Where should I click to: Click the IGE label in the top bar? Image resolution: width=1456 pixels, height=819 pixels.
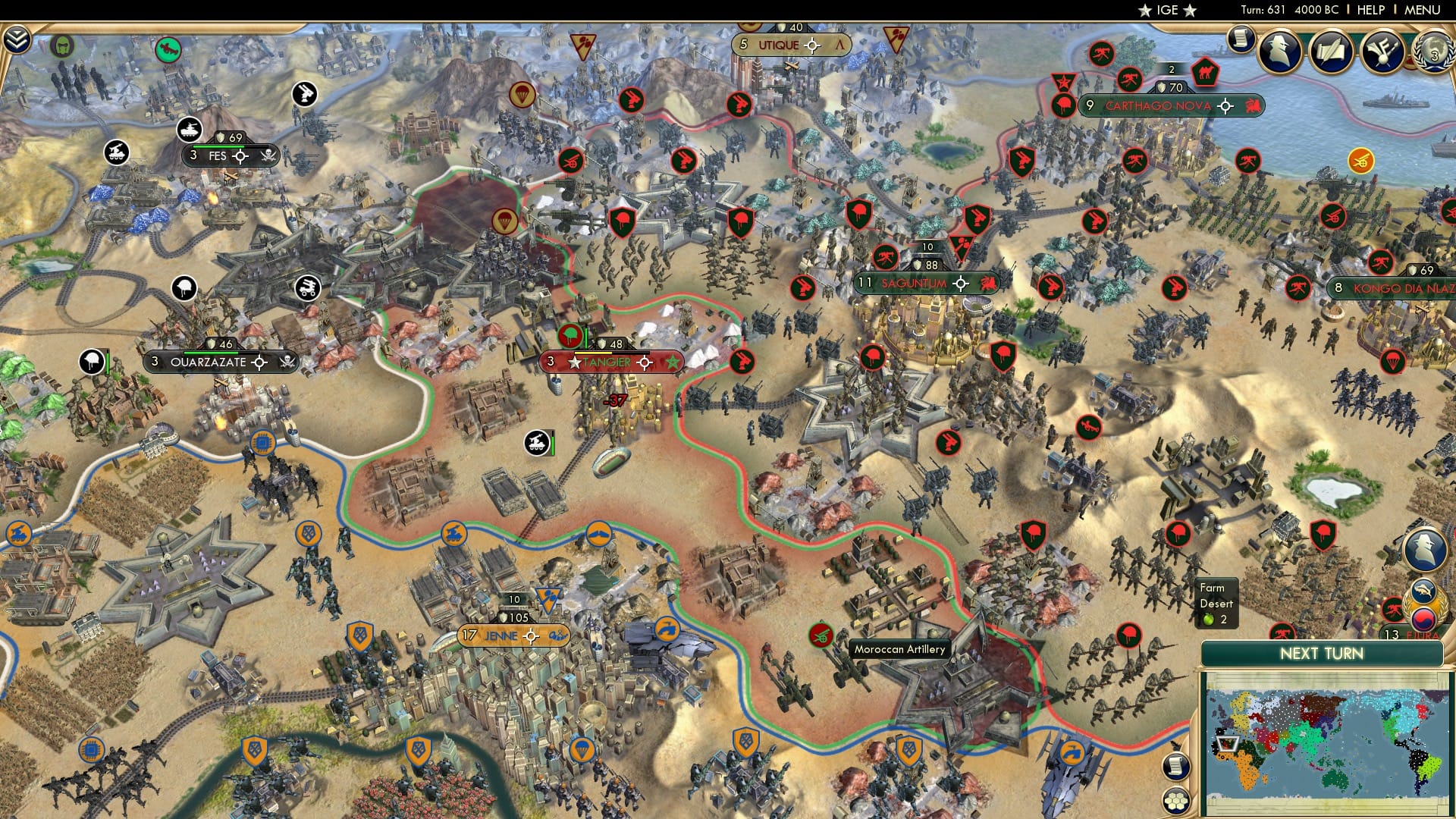point(1166,10)
